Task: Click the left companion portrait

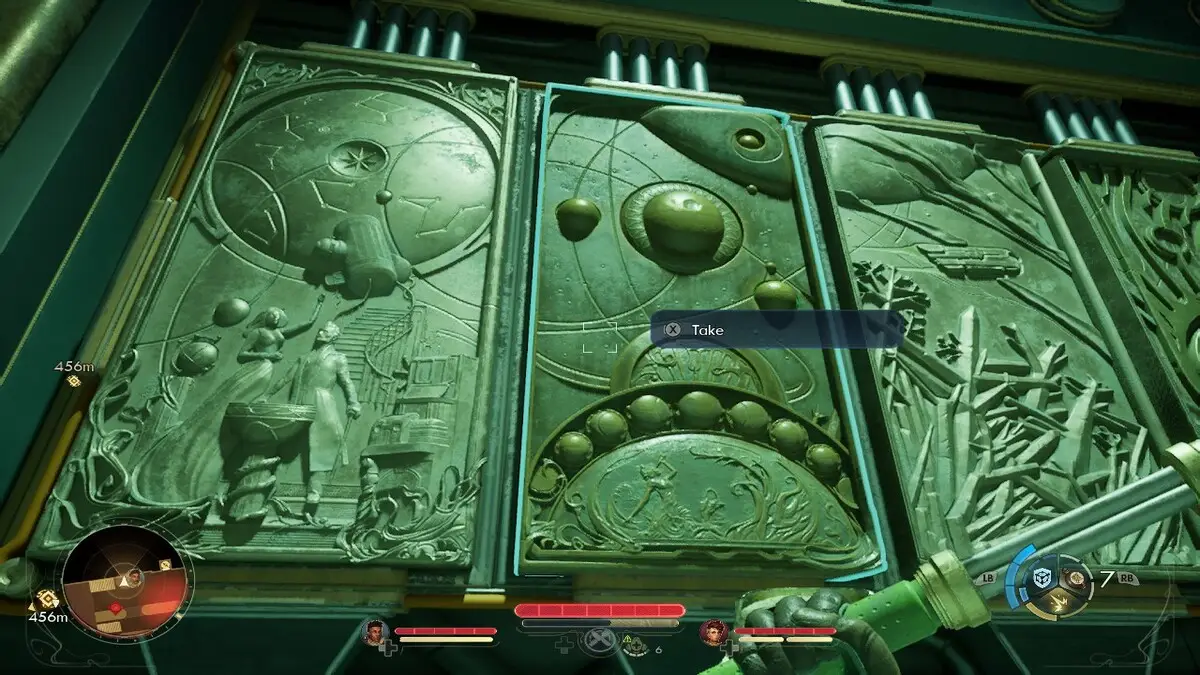Action: pos(375,632)
